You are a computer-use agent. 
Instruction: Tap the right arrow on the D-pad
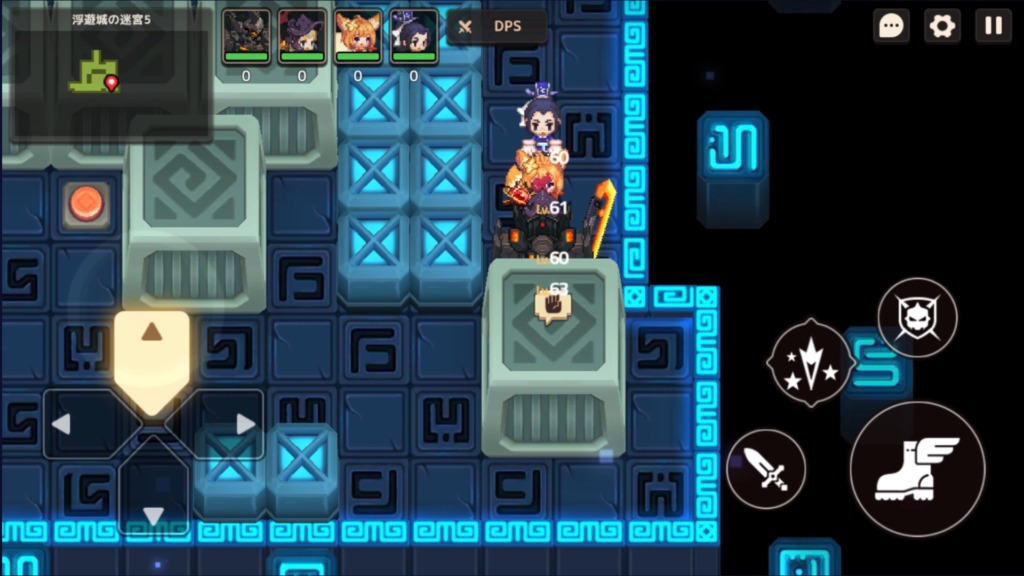(228, 424)
